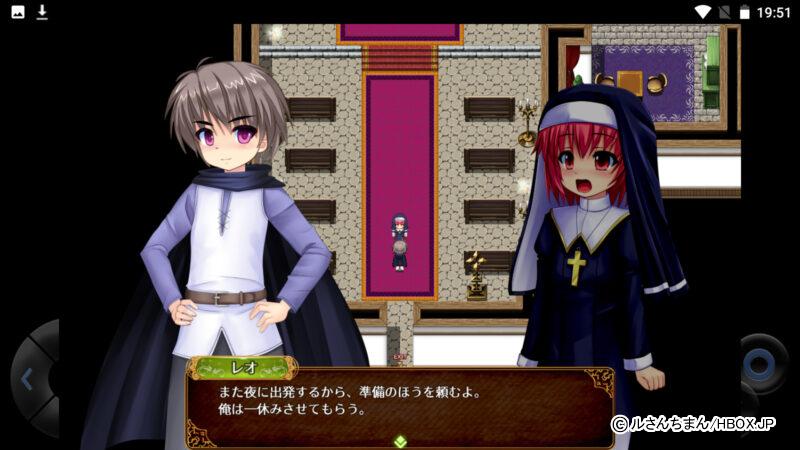Open the download notification in the status bar

tap(42, 12)
